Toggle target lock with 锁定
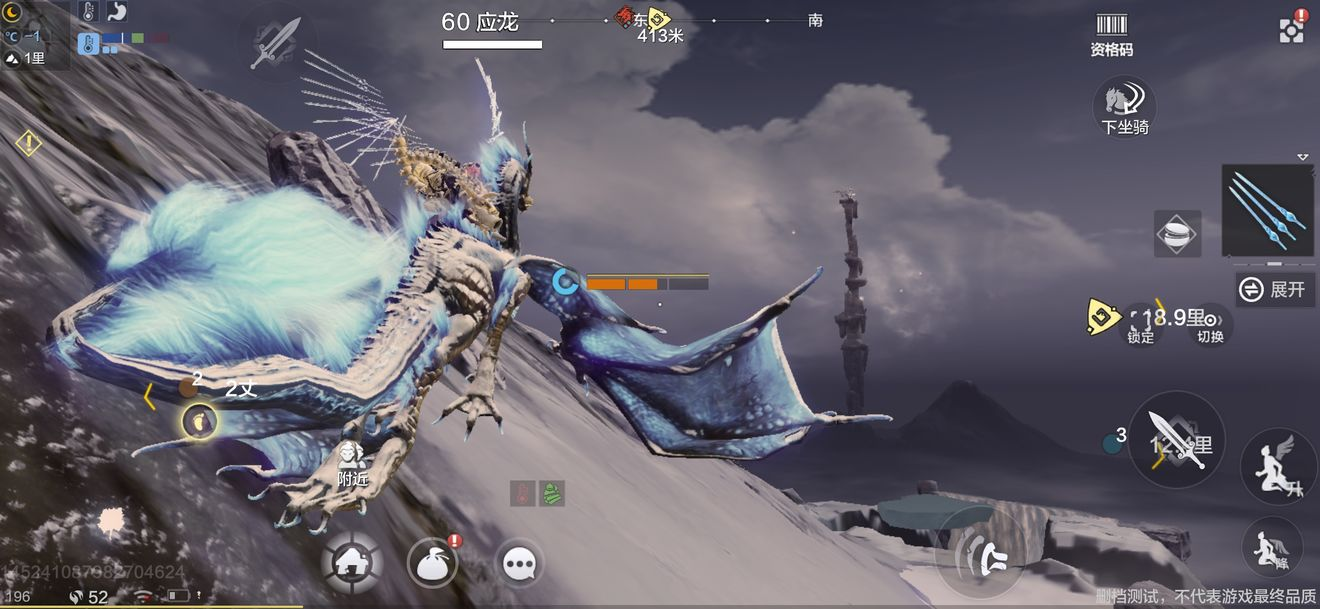1320x609 pixels. [1141, 324]
